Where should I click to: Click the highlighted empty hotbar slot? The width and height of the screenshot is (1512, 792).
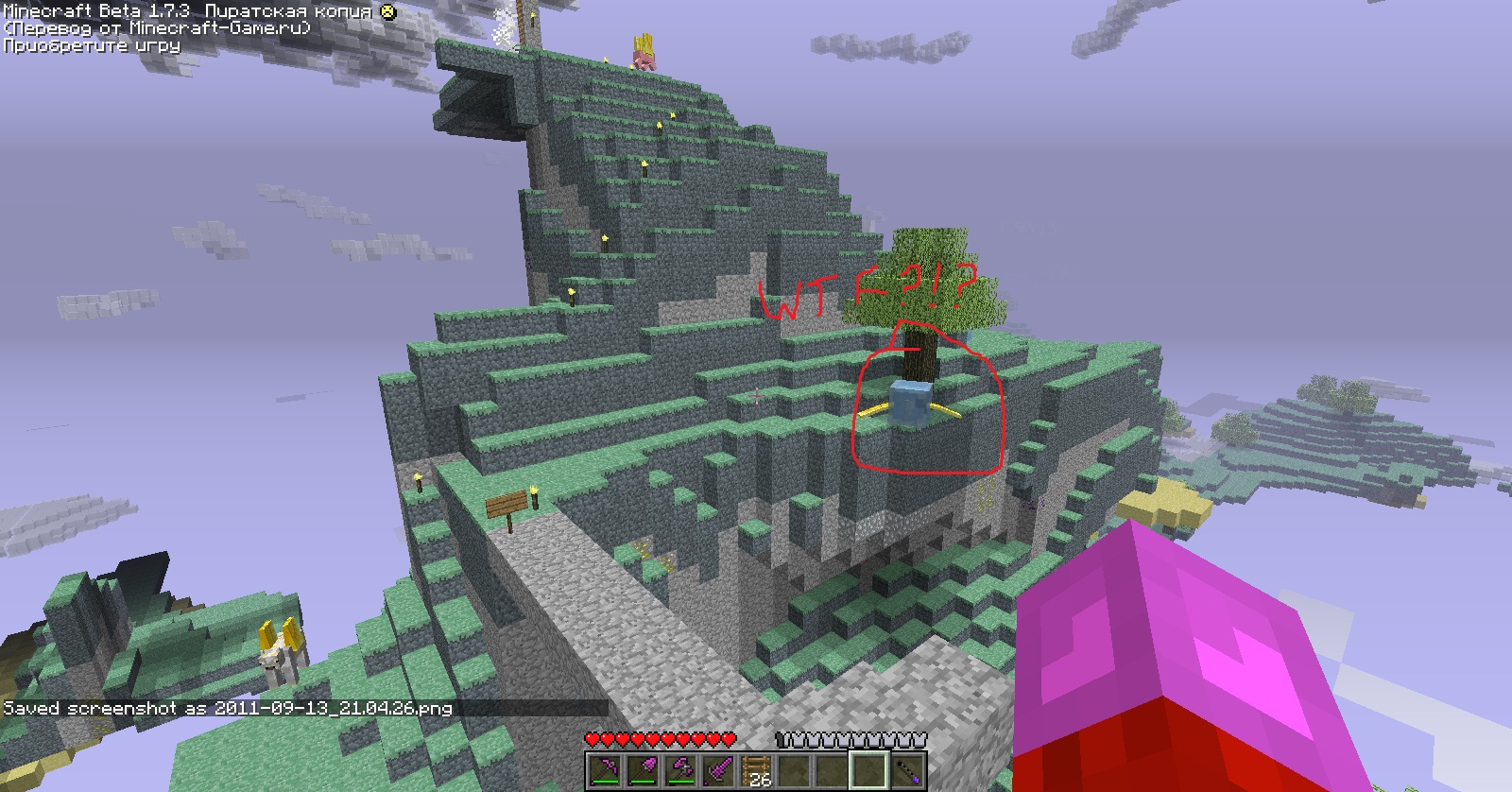869,769
